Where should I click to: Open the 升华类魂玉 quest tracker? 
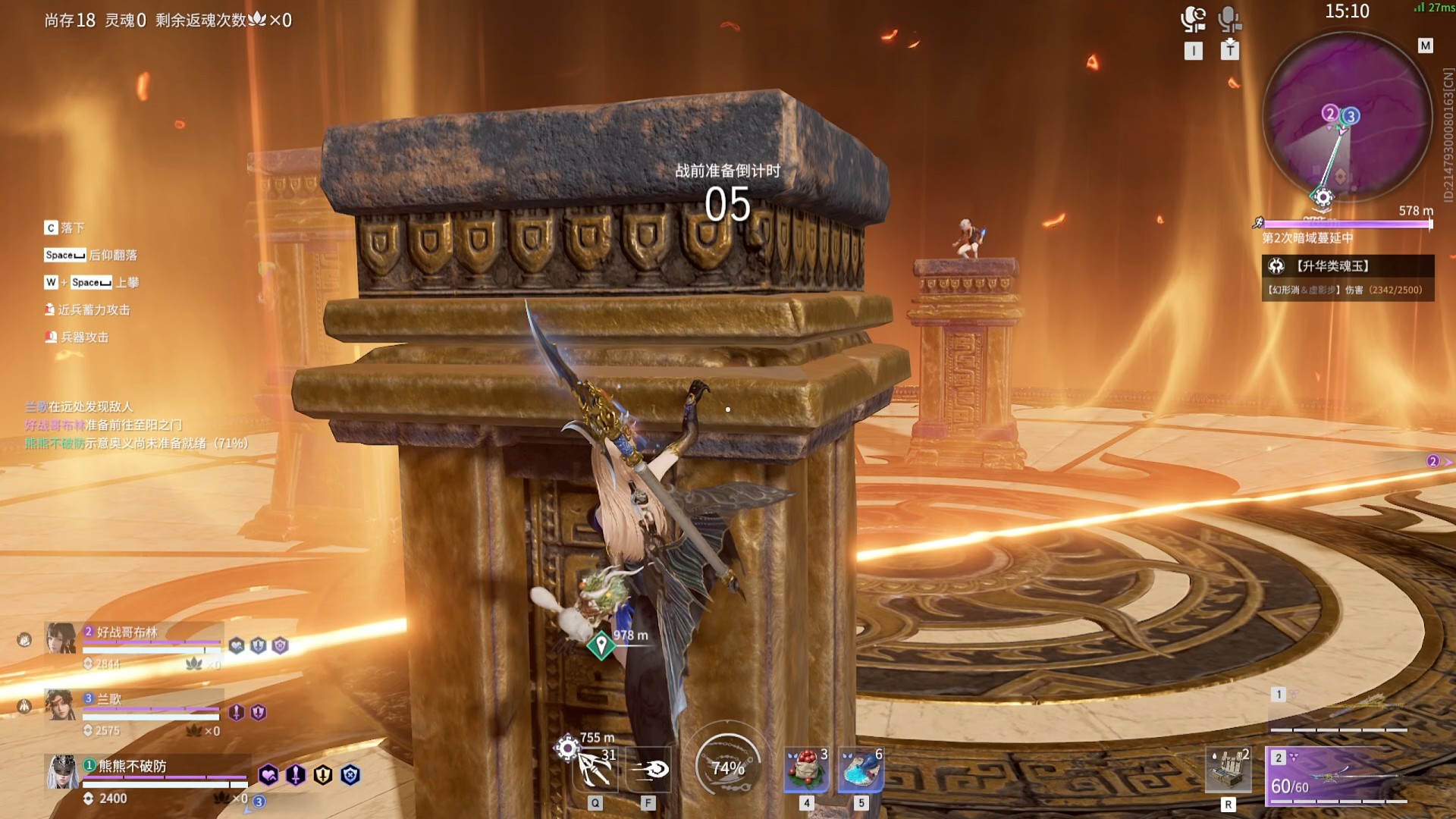[x=1348, y=266]
